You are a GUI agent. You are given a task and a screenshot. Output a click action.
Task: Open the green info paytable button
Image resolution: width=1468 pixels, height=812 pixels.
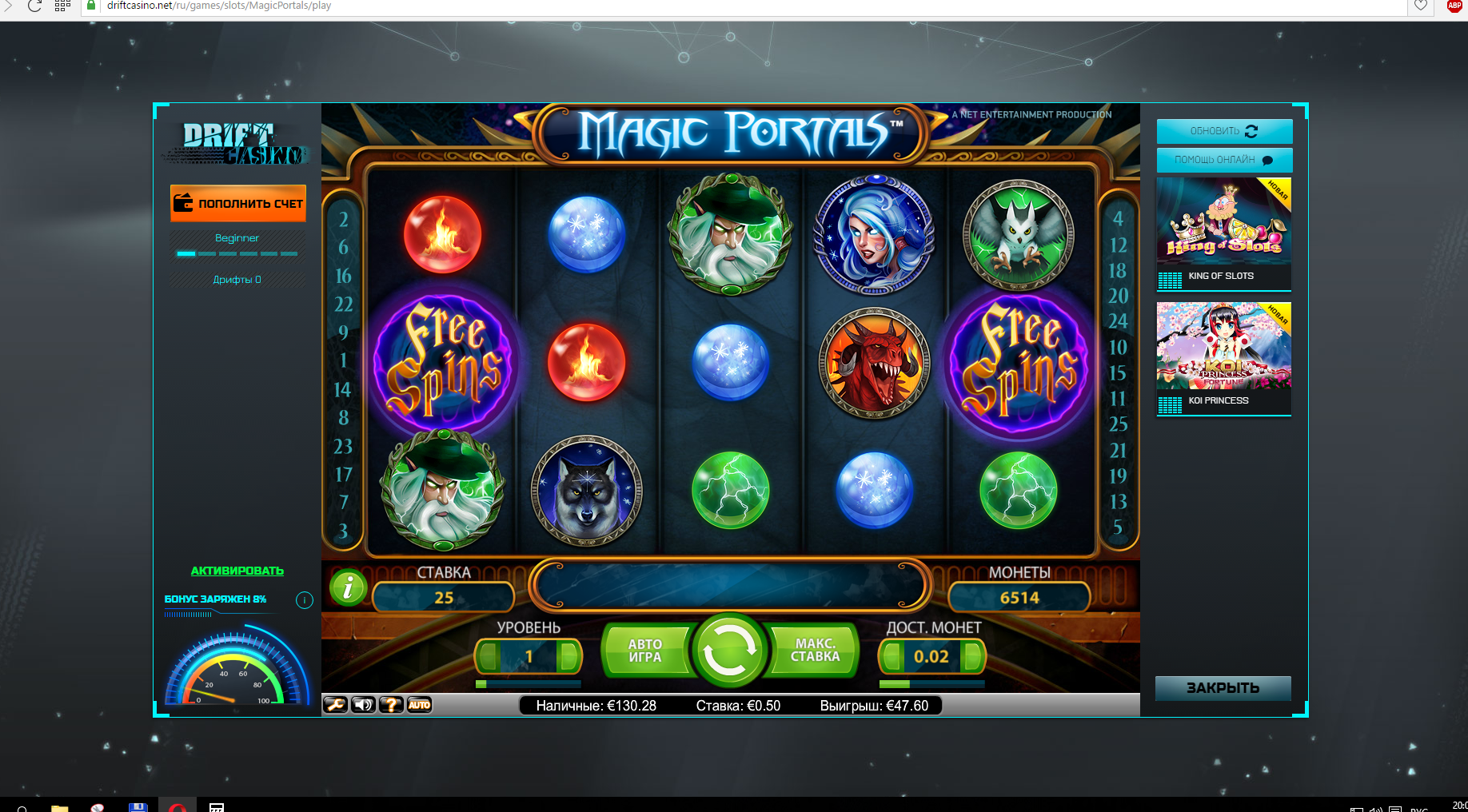pos(348,589)
